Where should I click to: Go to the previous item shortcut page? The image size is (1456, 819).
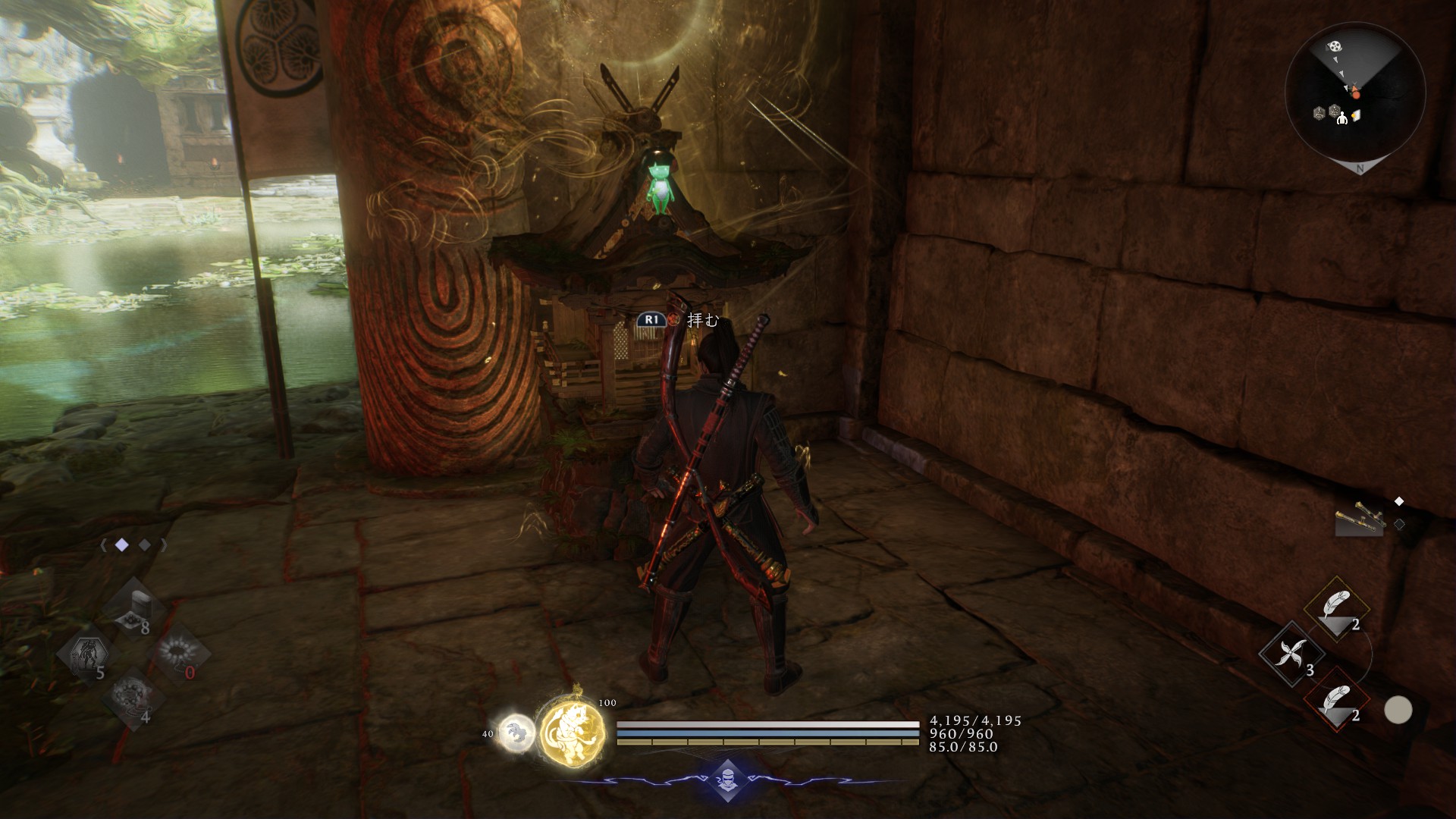102,545
